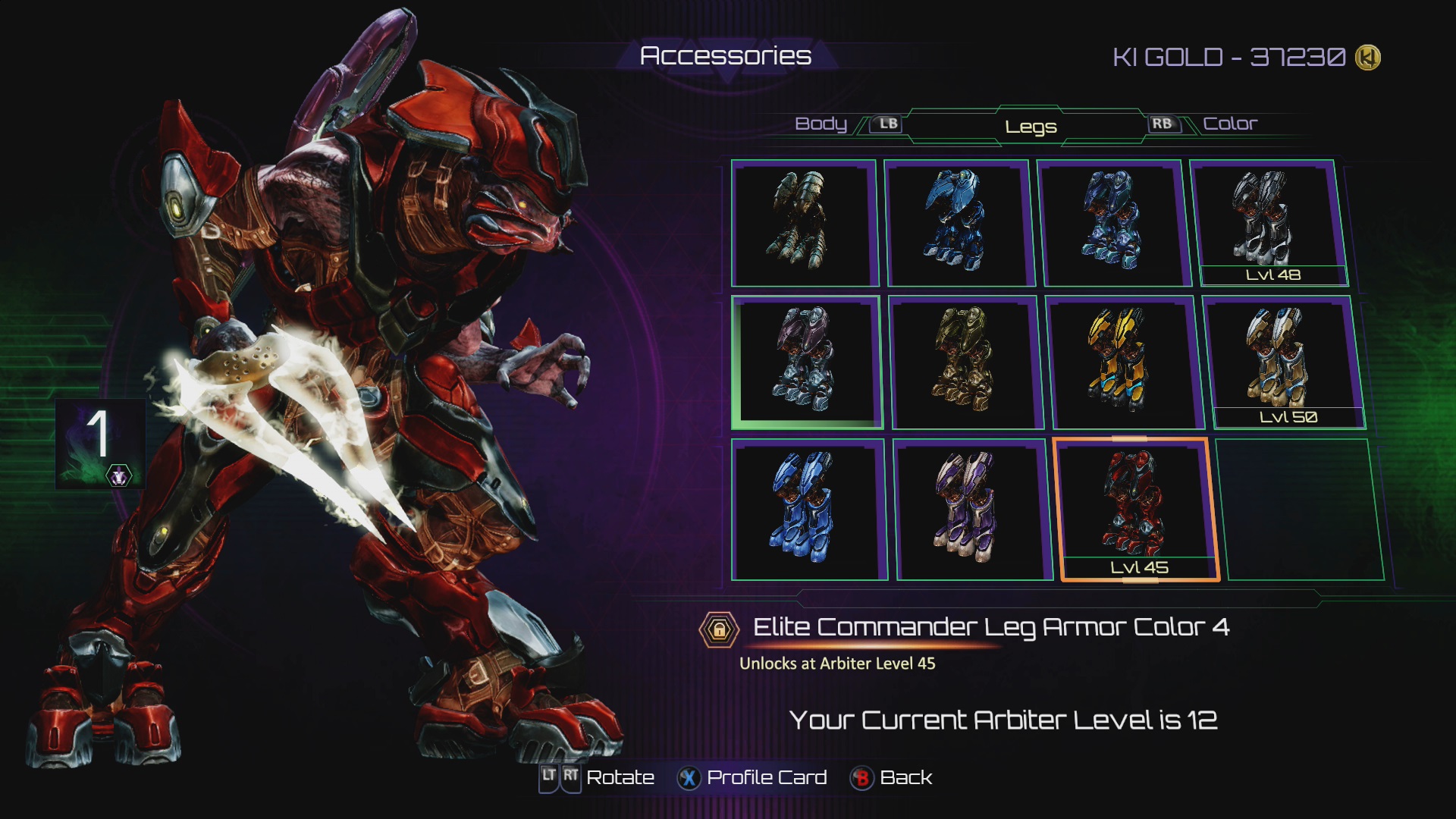
Task: Go Back from Accessories screen
Action: [905, 778]
